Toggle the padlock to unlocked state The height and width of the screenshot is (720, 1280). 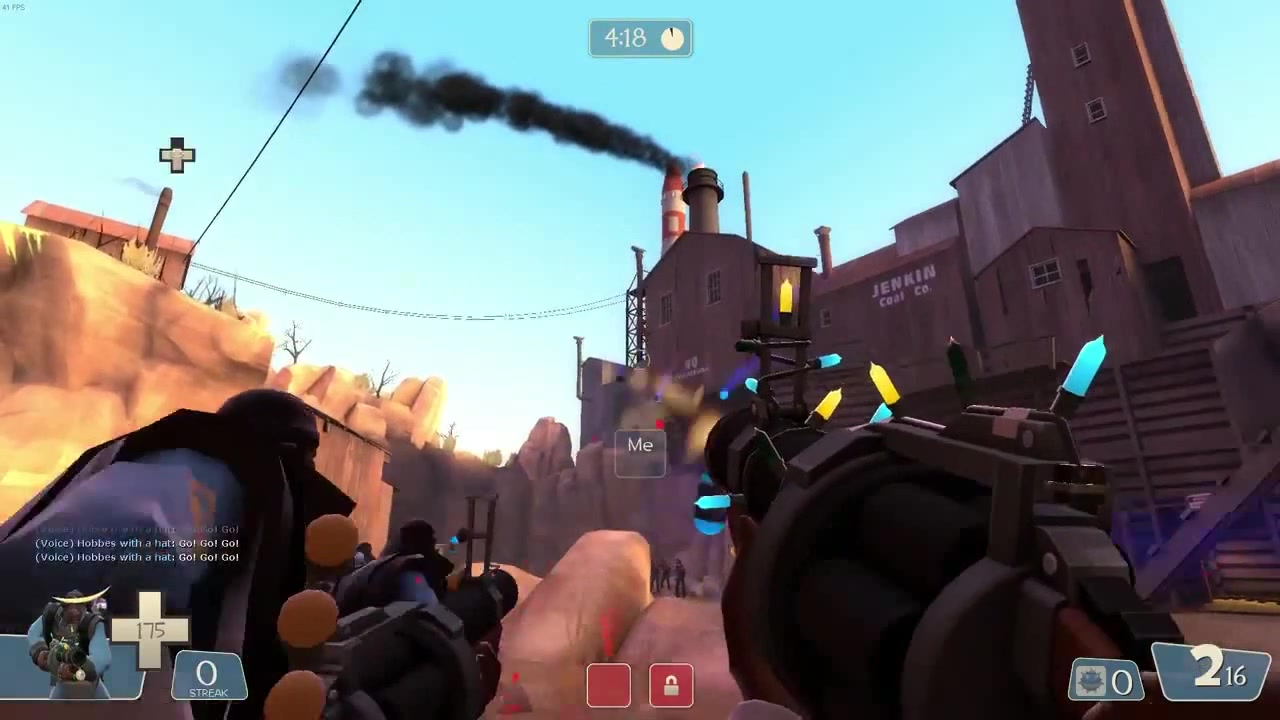670,686
